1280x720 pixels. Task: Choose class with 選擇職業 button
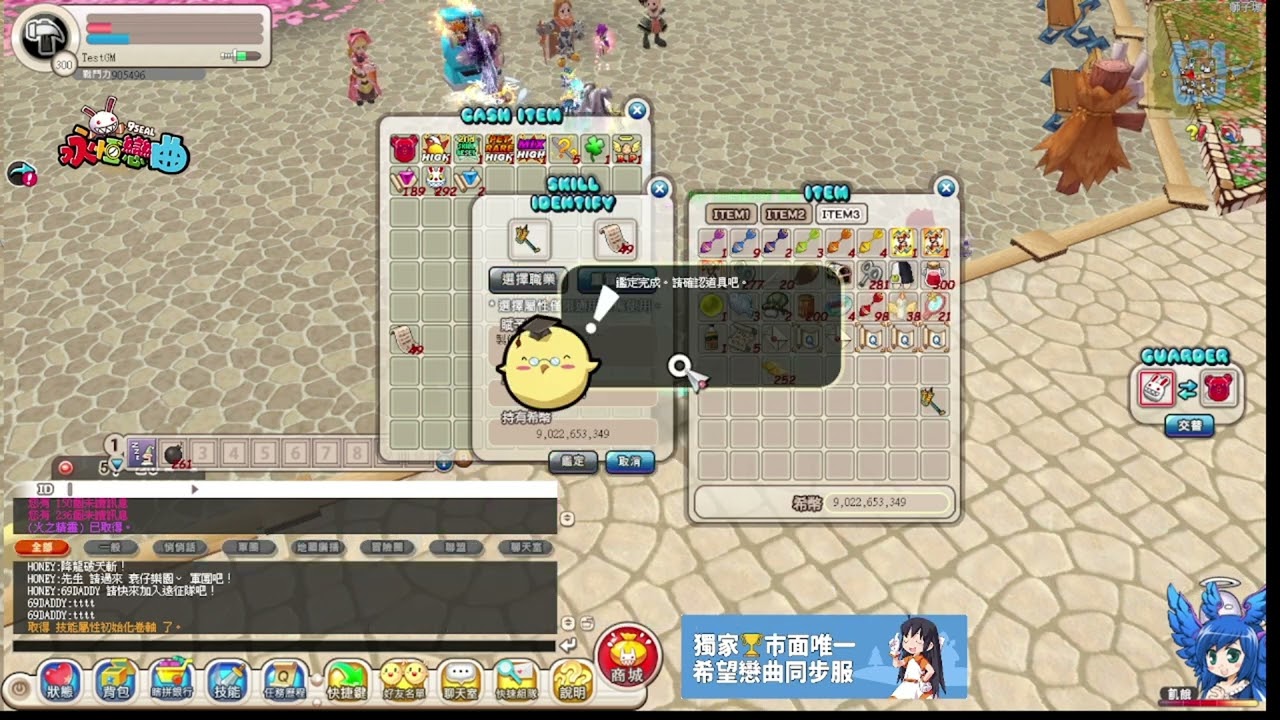pyautogui.click(x=527, y=280)
